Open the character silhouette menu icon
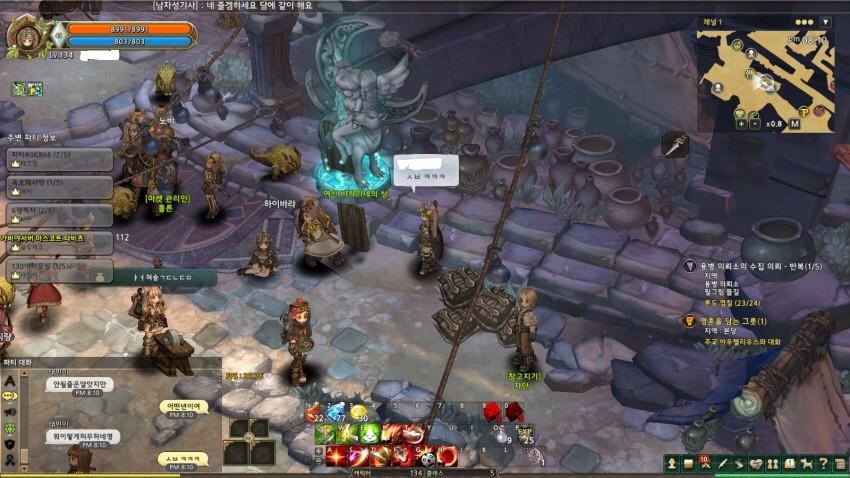 (x=671, y=464)
